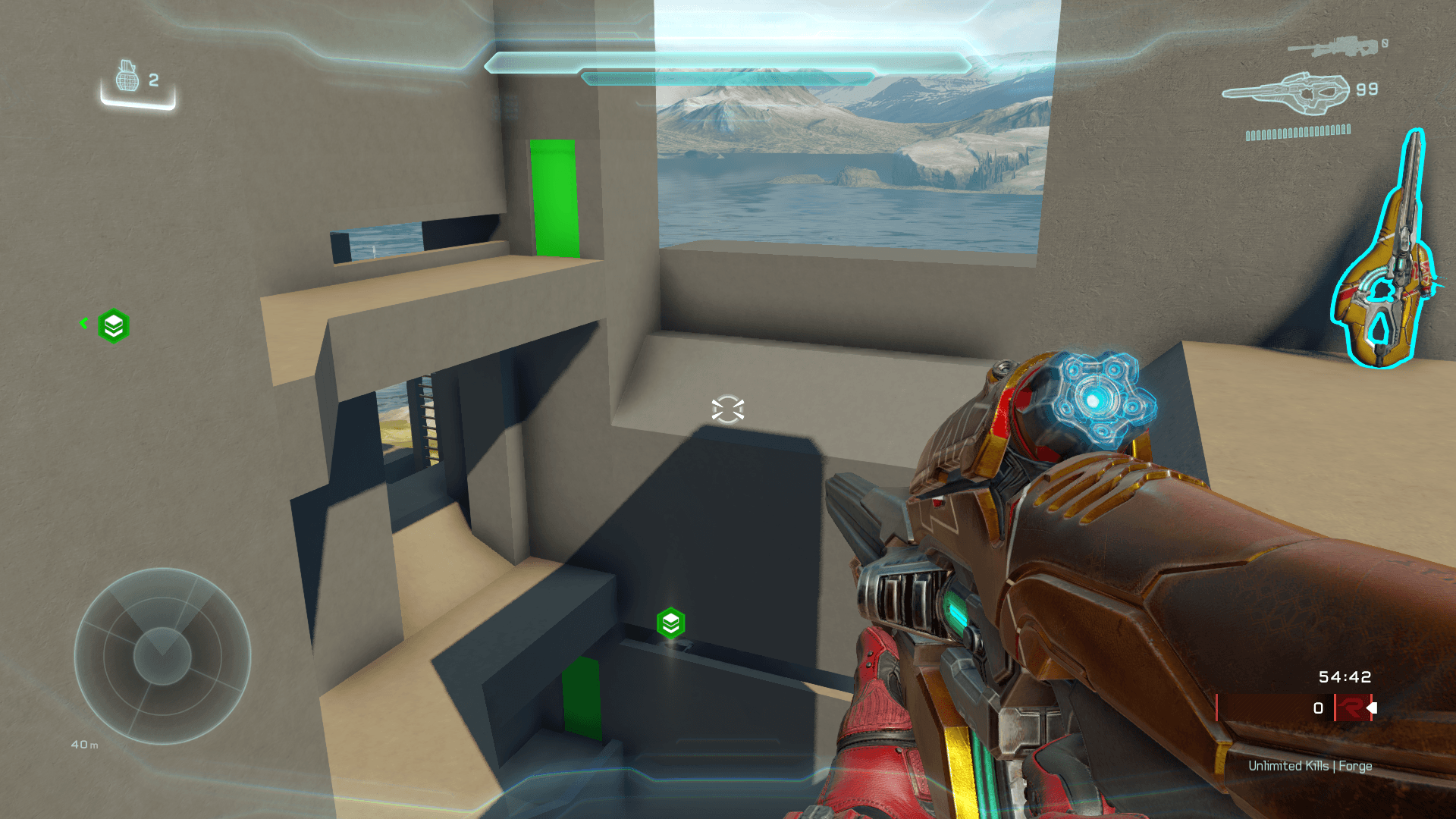Click the frag grenade icon
Screen dimensions: 1456x819
[x=127, y=77]
